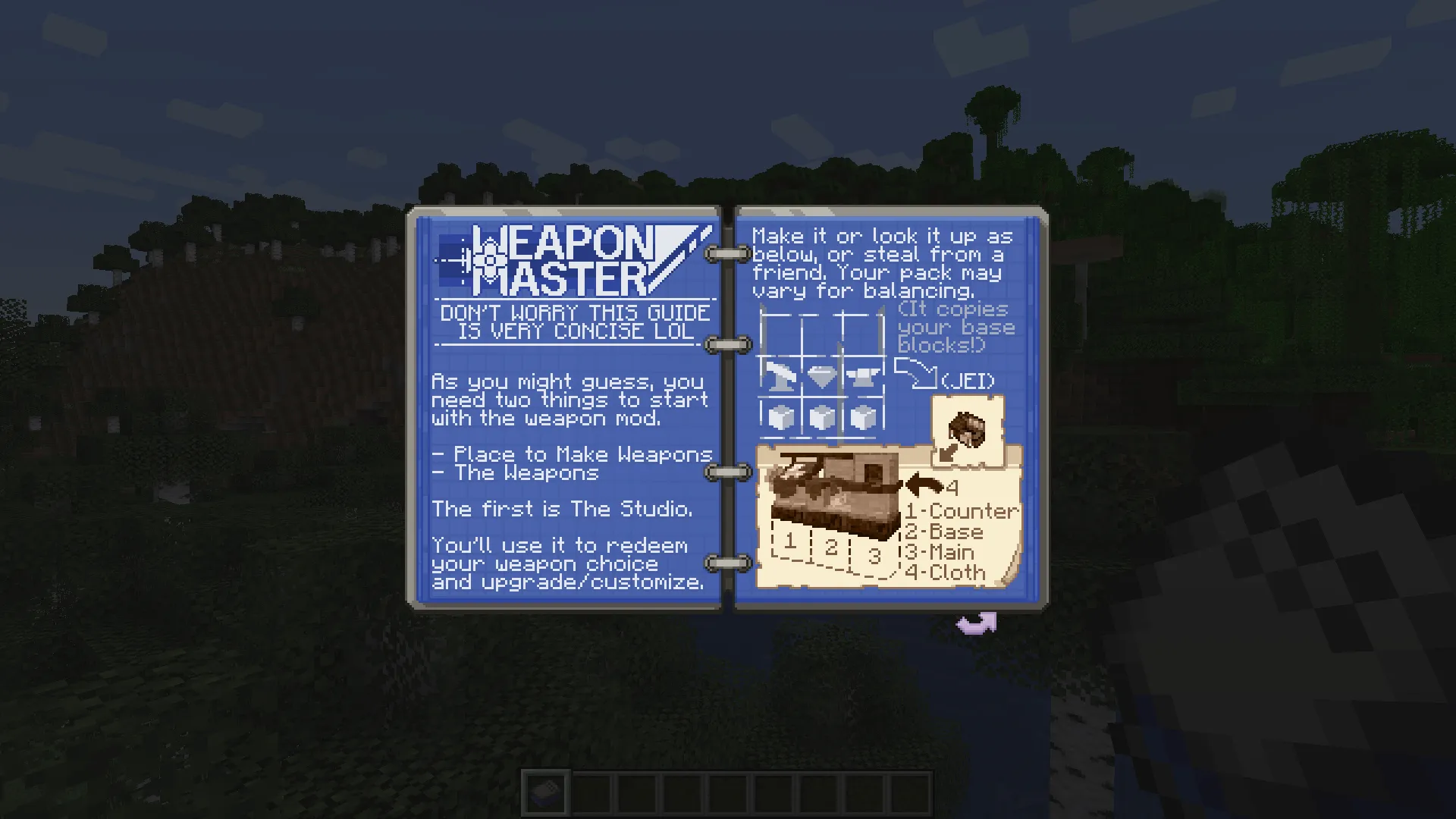Select the book in the hotbar slot
Viewport: 1456px width, 819px height.
point(545,791)
